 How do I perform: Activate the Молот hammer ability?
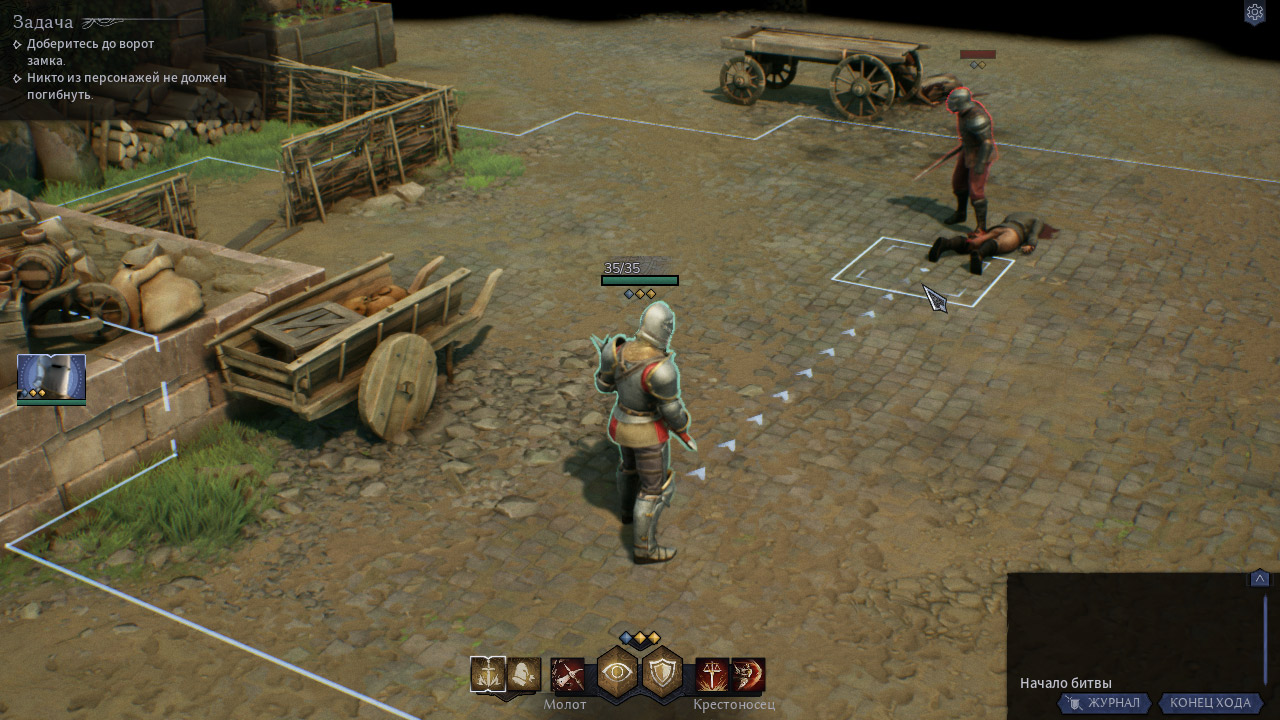pyautogui.click(x=567, y=675)
